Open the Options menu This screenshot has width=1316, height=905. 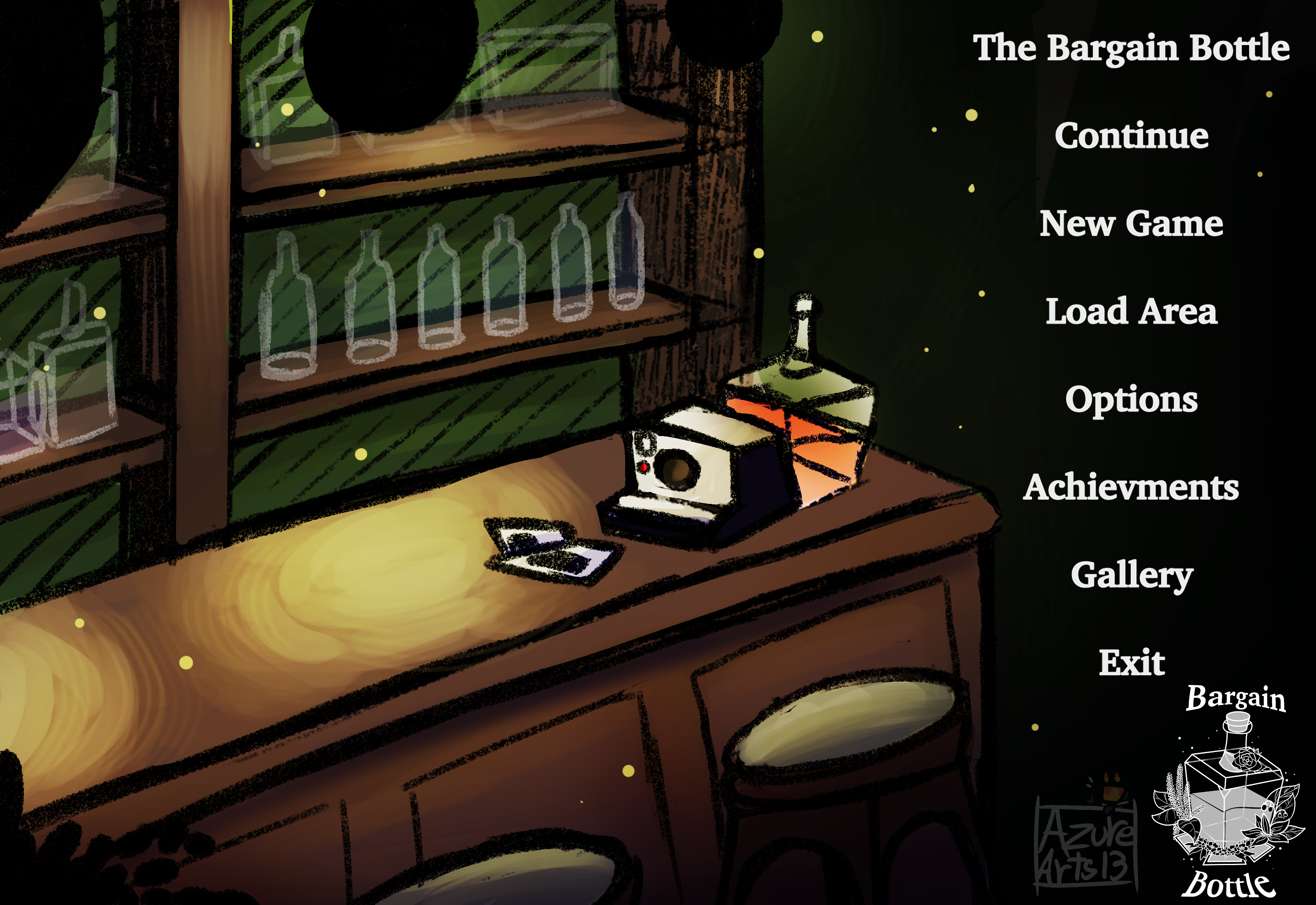coord(1131,399)
